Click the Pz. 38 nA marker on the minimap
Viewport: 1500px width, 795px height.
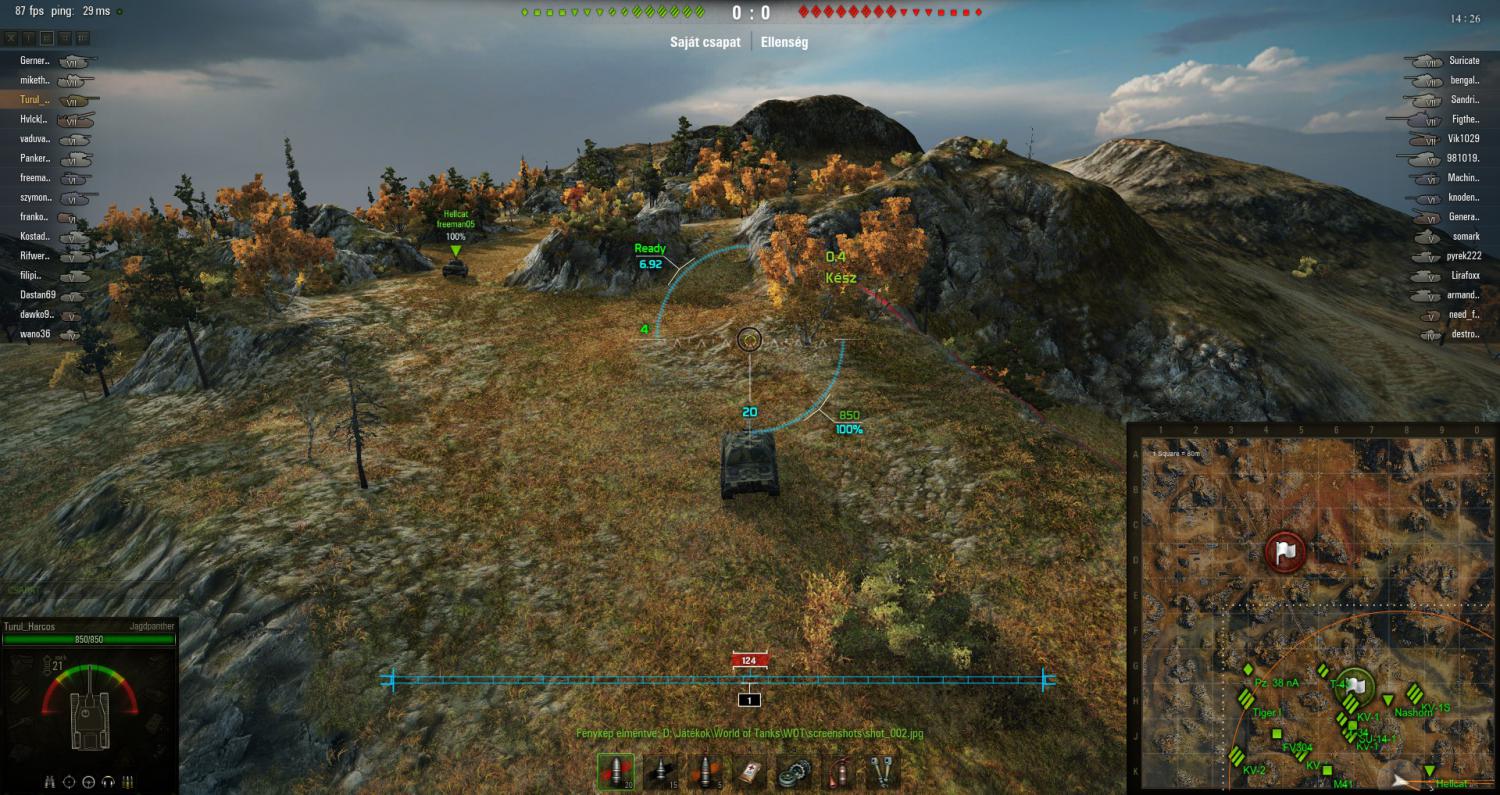(x=1248, y=669)
